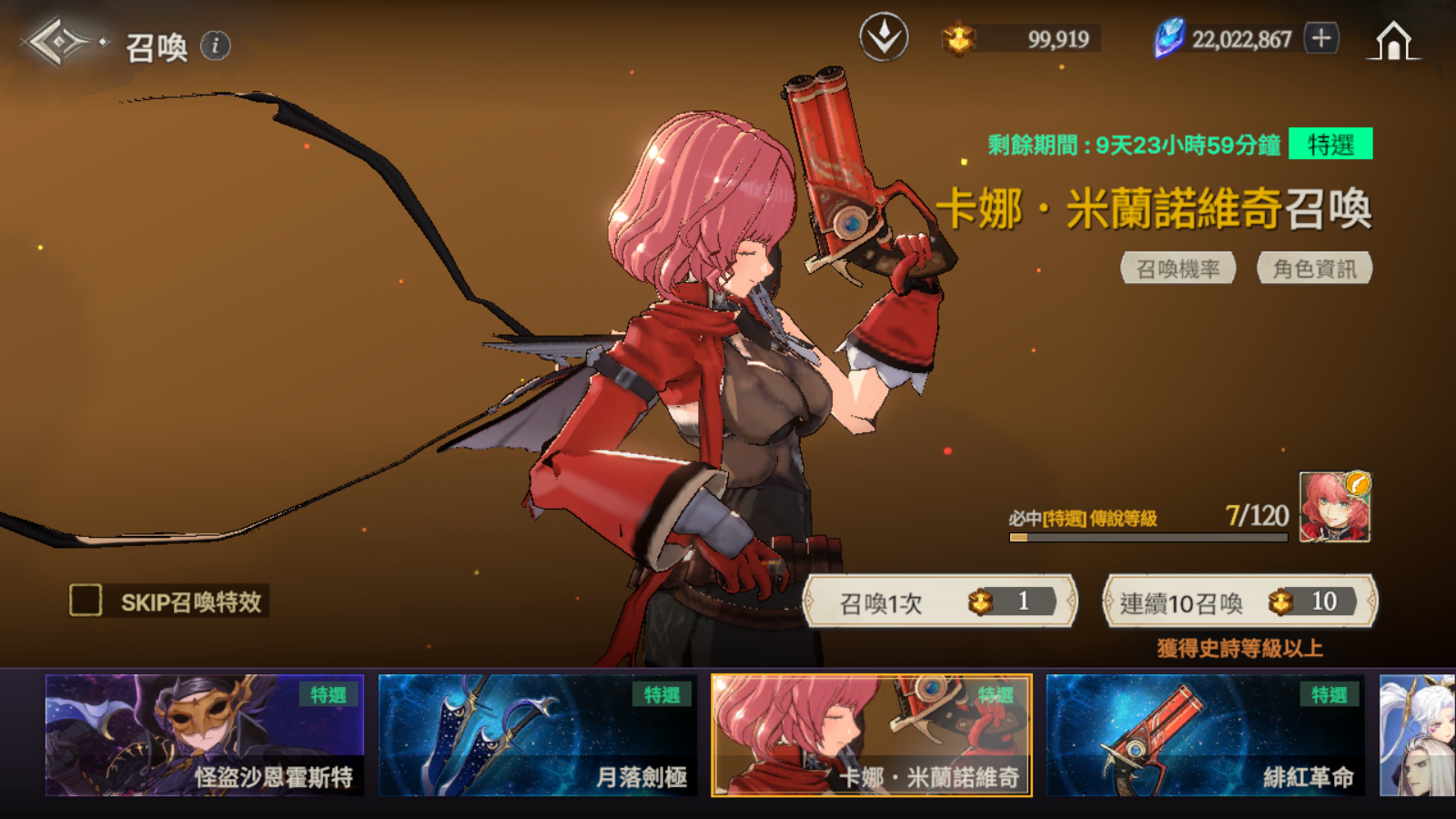Open the summon info icon
The width and height of the screenshot is (1456, 819).
point(216,45)
